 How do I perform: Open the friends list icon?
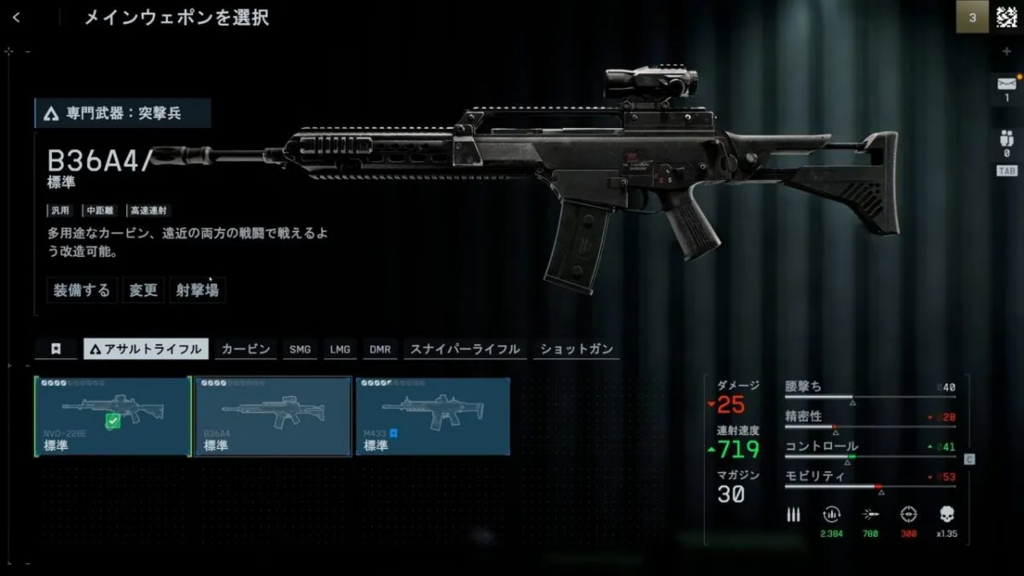pyautogui.click(x=1006, y=142)
